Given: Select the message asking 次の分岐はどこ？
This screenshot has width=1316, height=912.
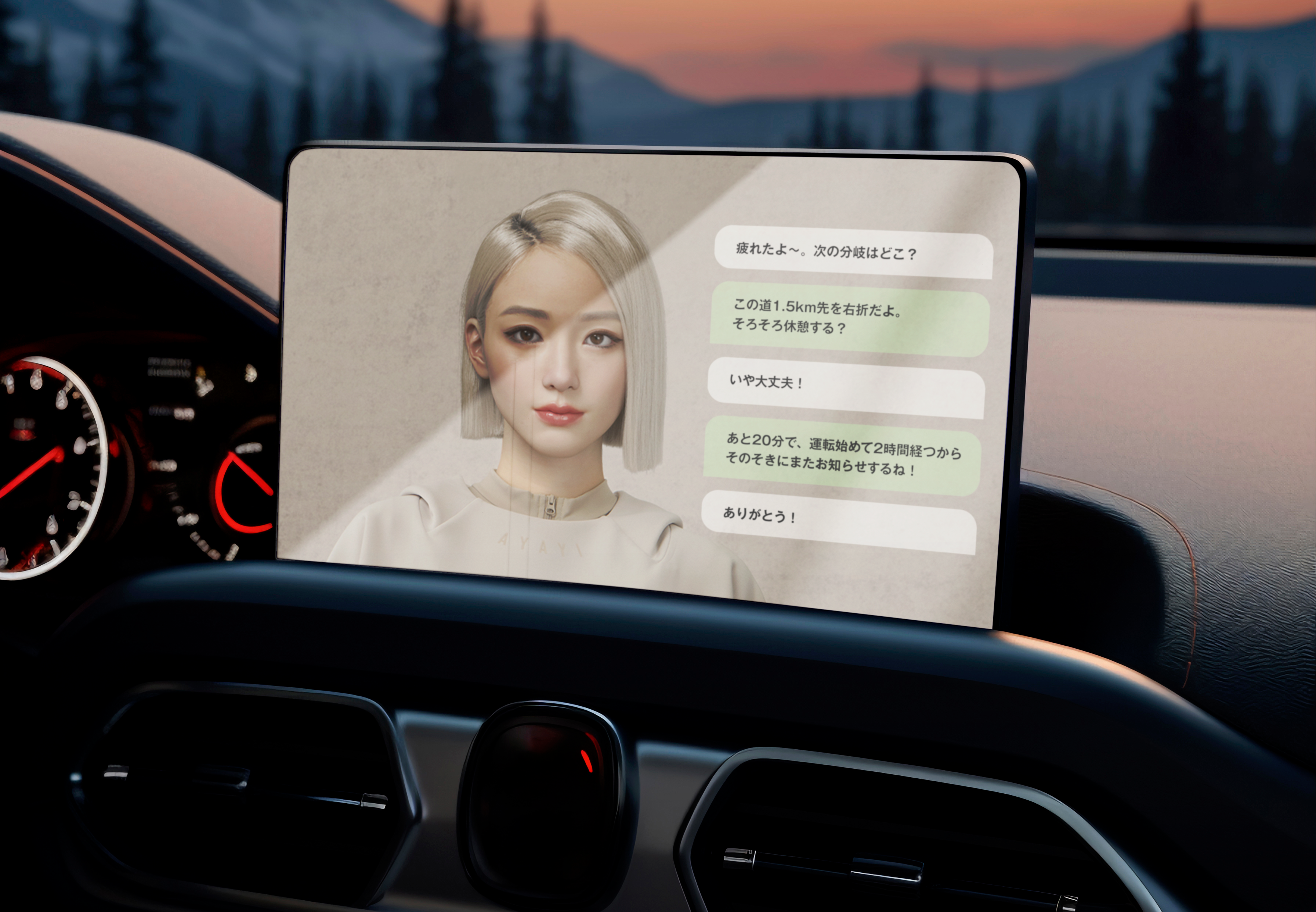Looking at the screenshot, I should (853, 252).
